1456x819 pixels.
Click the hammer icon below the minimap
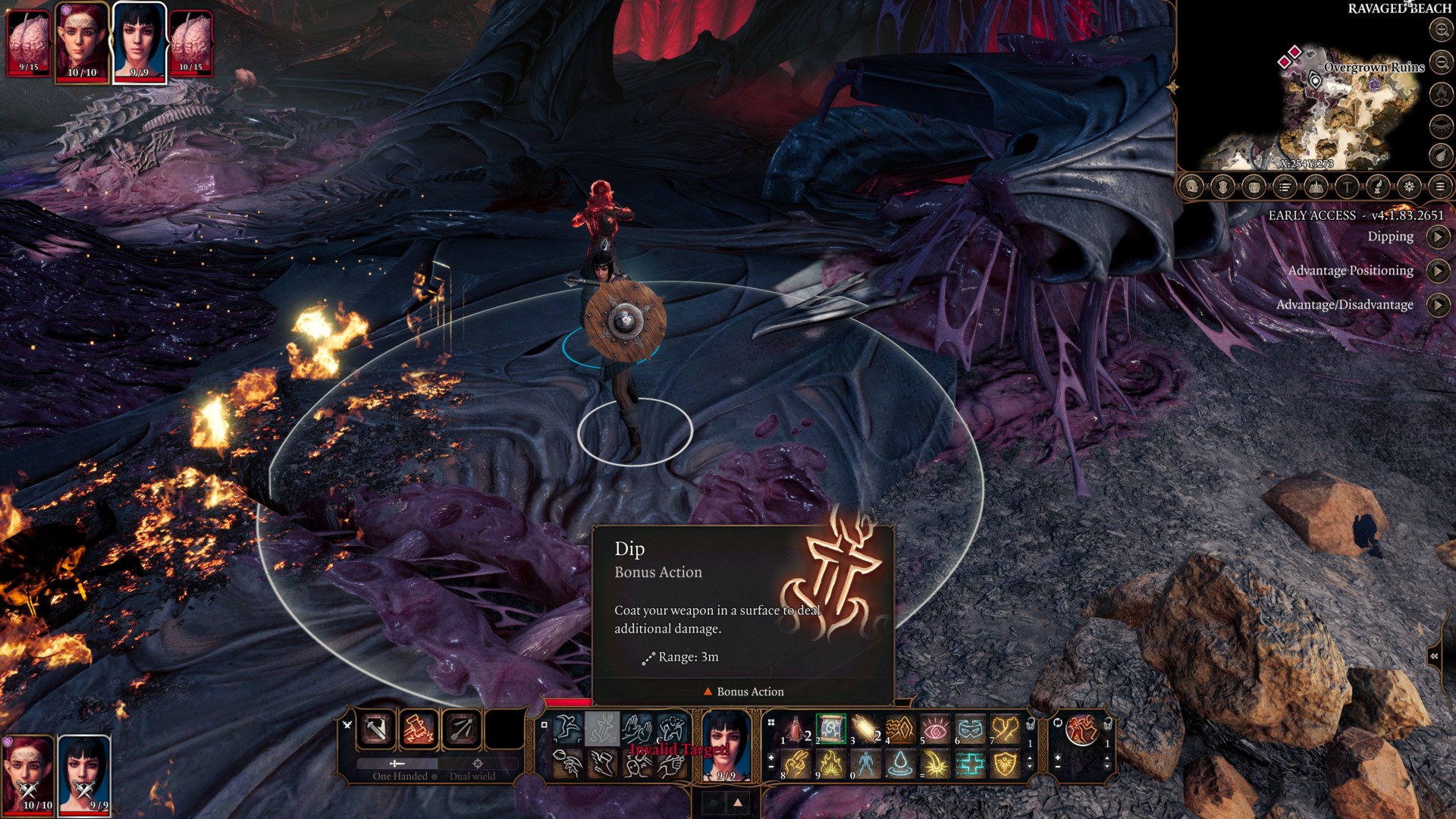coord(1347,187)
